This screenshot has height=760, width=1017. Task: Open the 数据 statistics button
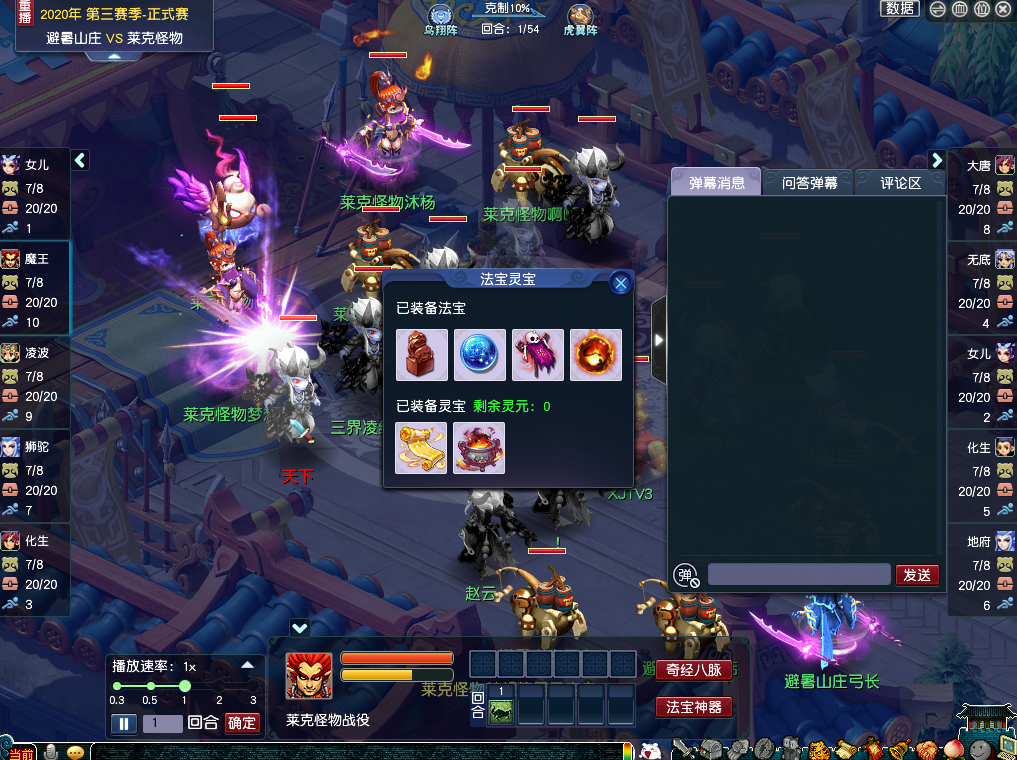(900, 8)
